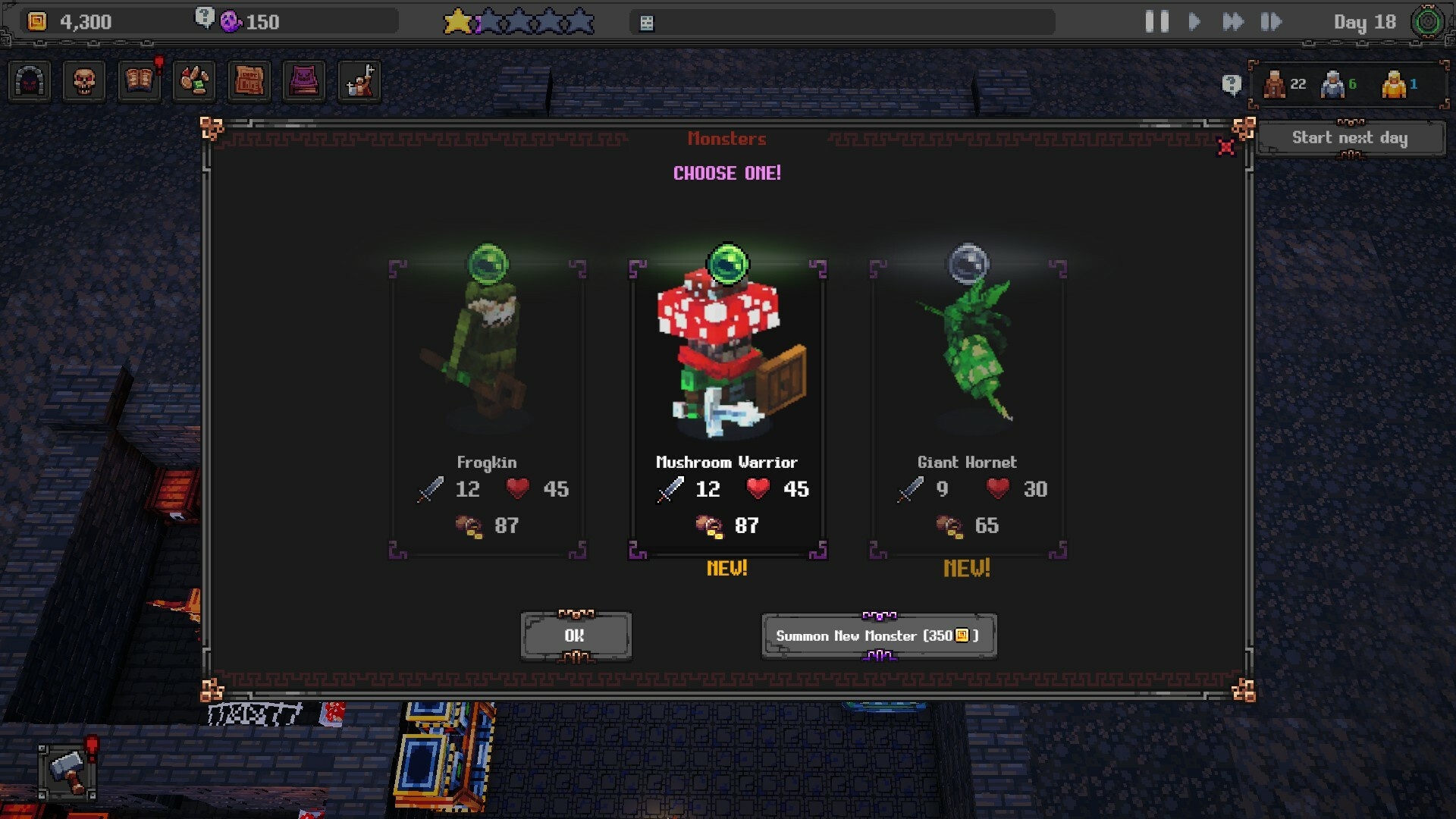Pause the game speed
The image size is (1456, 819).
(x=1156, y=22)
